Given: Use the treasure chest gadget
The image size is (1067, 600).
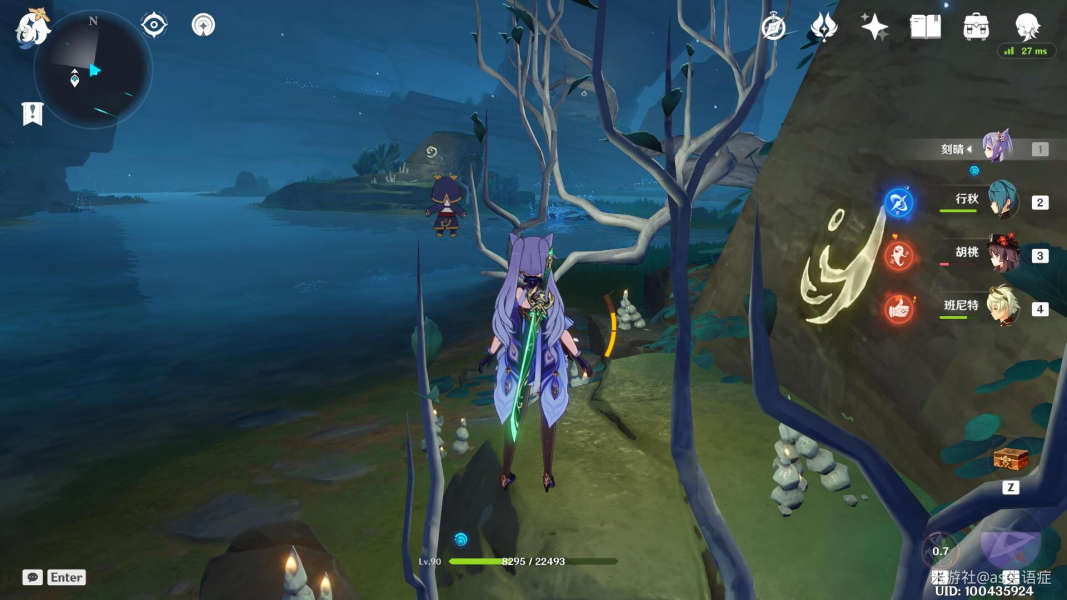Looking at the screenshot, I should (1010, 460).
